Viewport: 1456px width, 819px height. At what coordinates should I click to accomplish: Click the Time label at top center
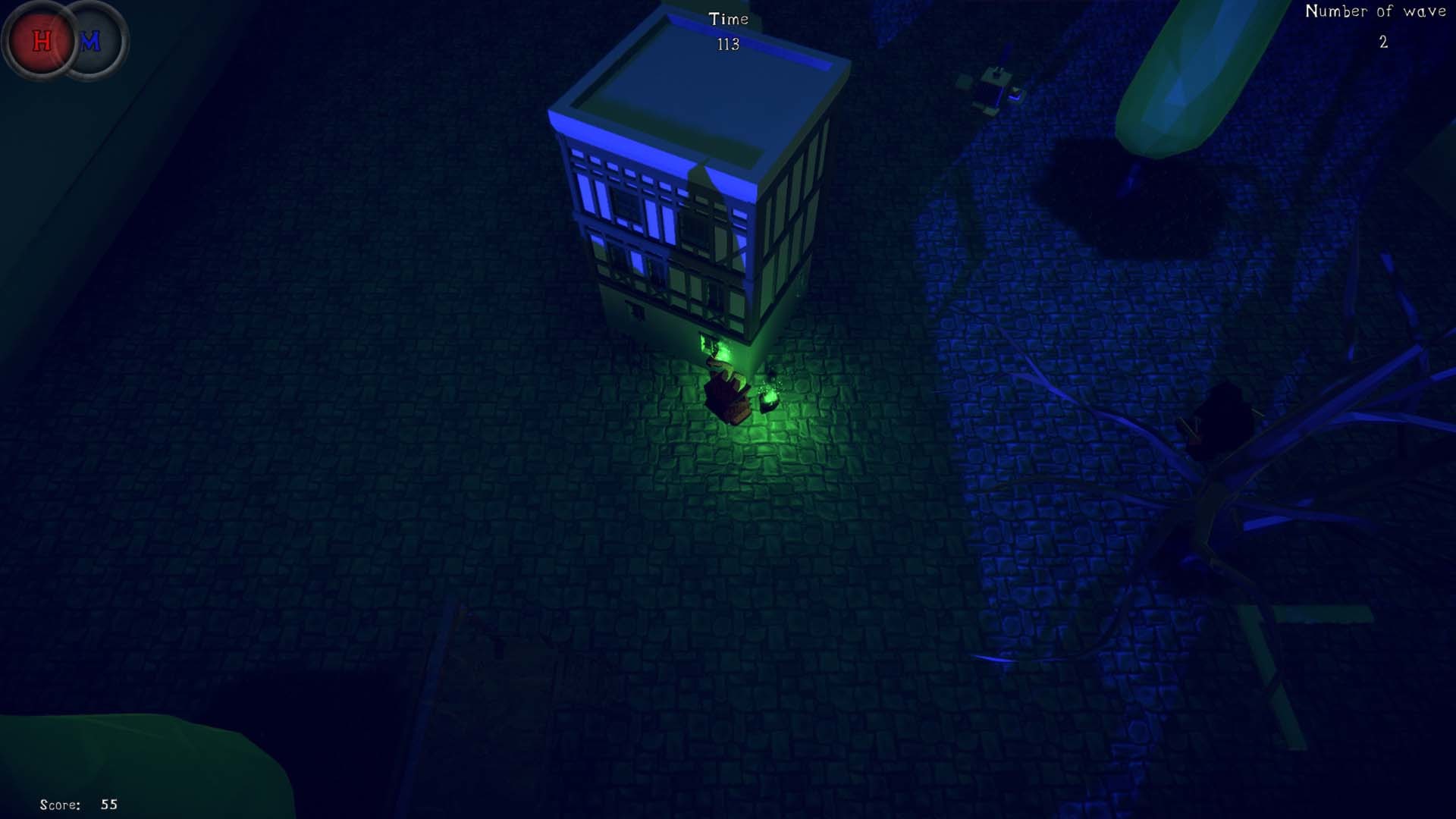[x=727, y=19]
